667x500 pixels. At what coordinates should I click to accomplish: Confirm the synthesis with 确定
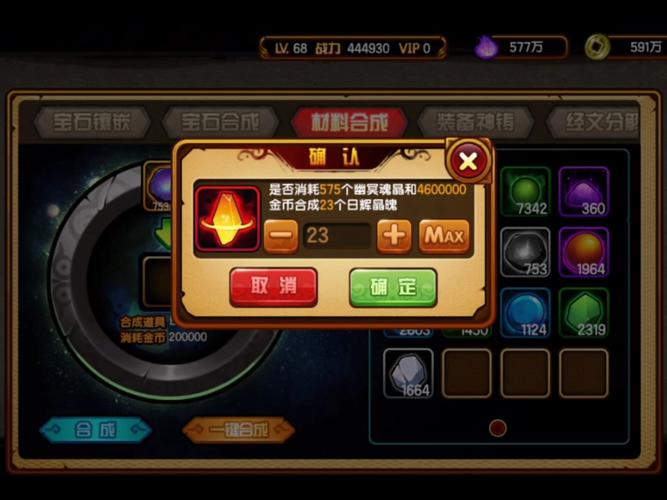pos(393,287)
